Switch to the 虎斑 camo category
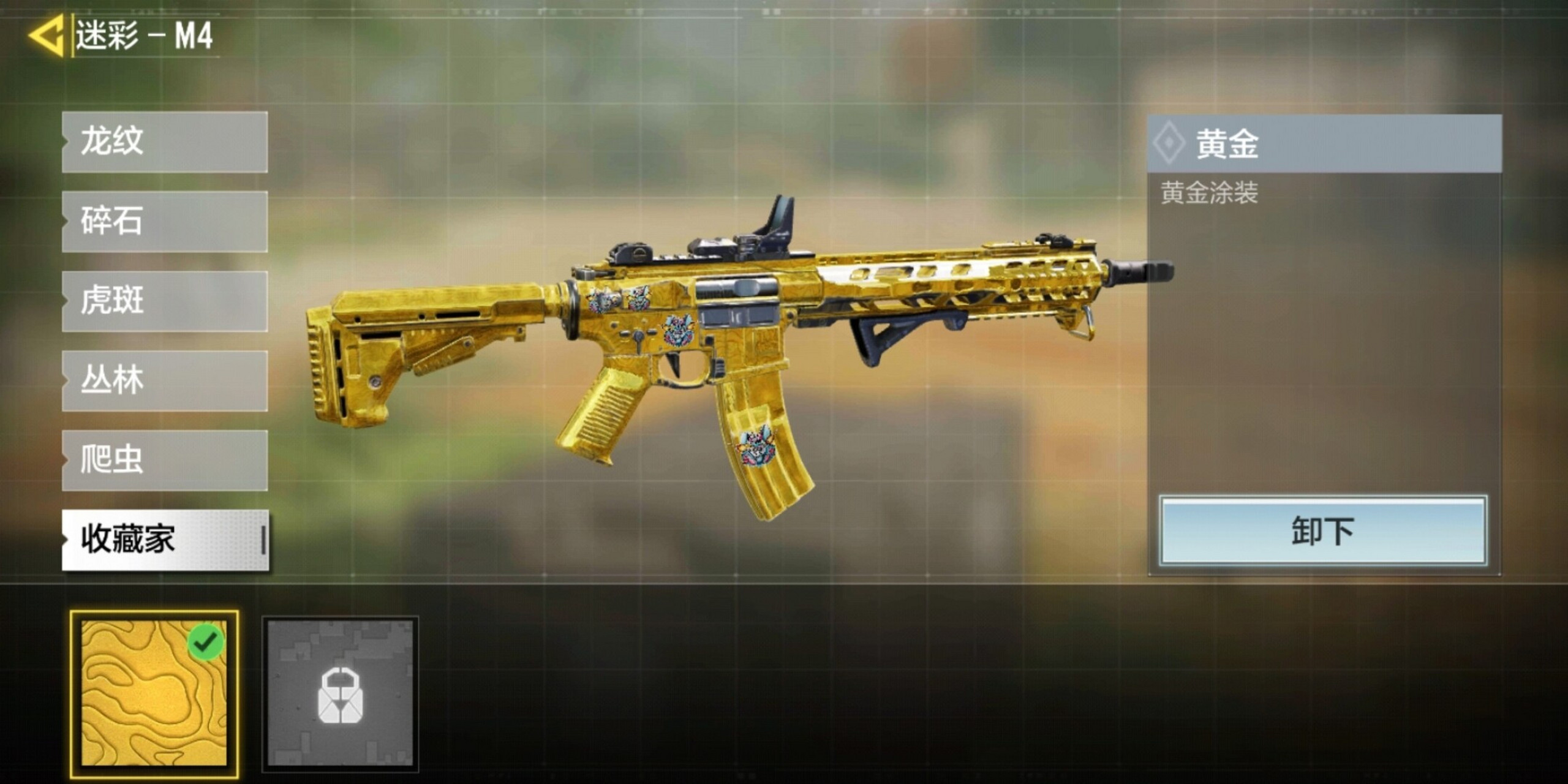 coord(164,301)
